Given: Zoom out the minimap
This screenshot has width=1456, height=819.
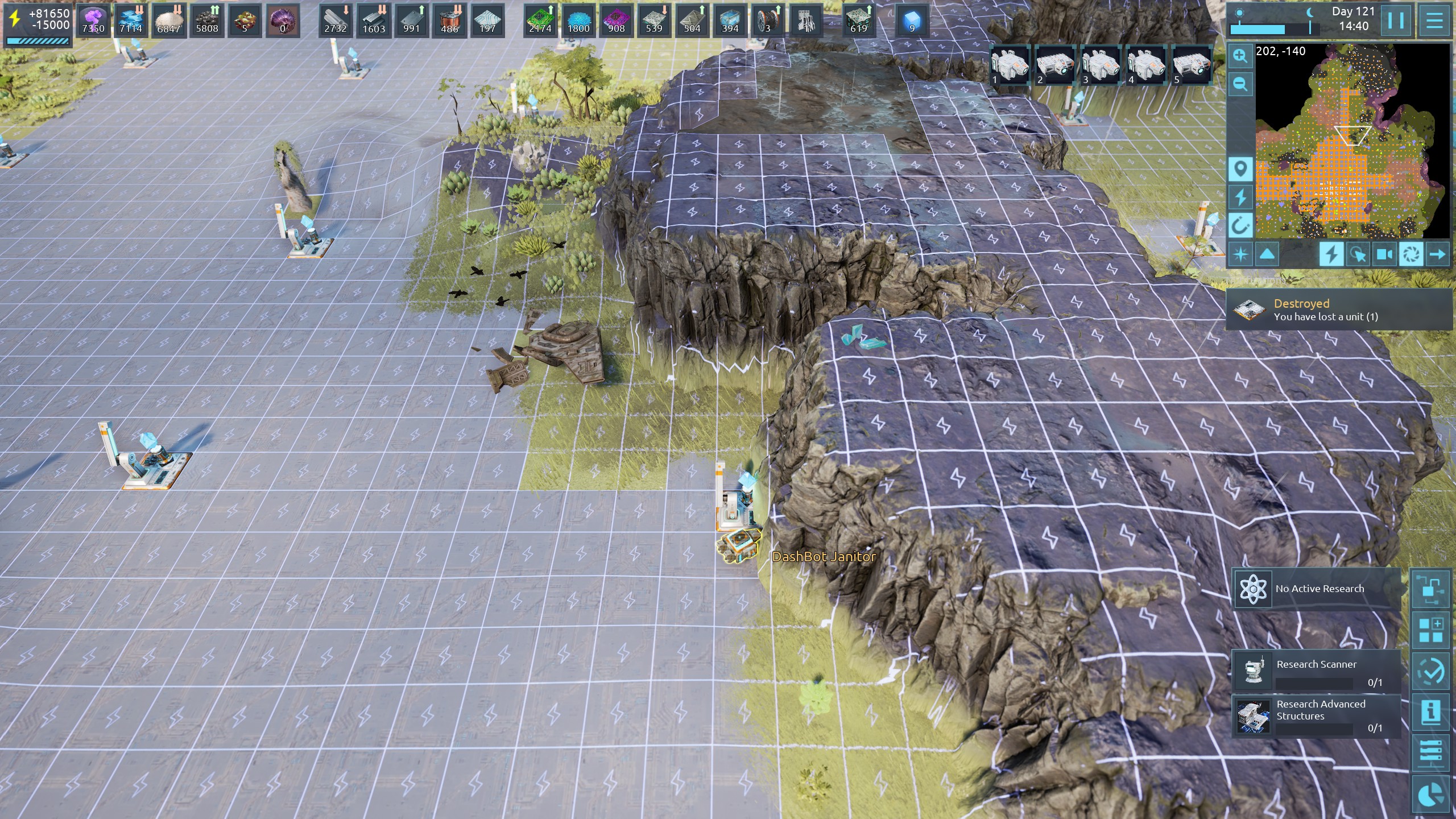Looking at the screenshot, I should coord(1240,85).
